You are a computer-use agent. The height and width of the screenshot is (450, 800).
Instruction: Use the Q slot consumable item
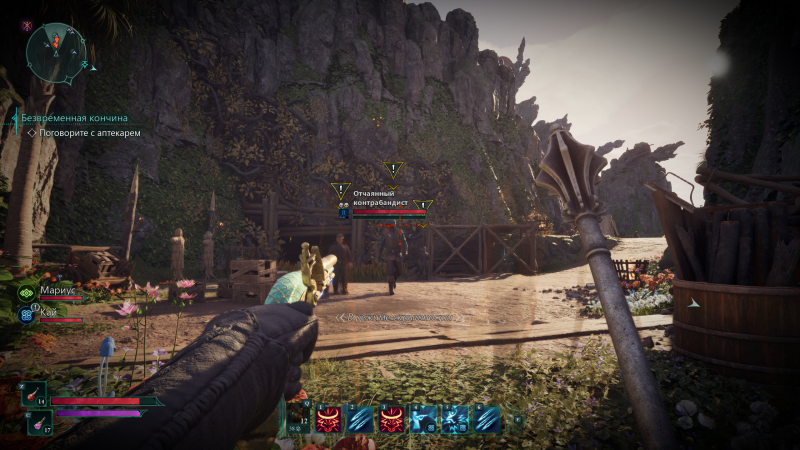pos(298,418)
